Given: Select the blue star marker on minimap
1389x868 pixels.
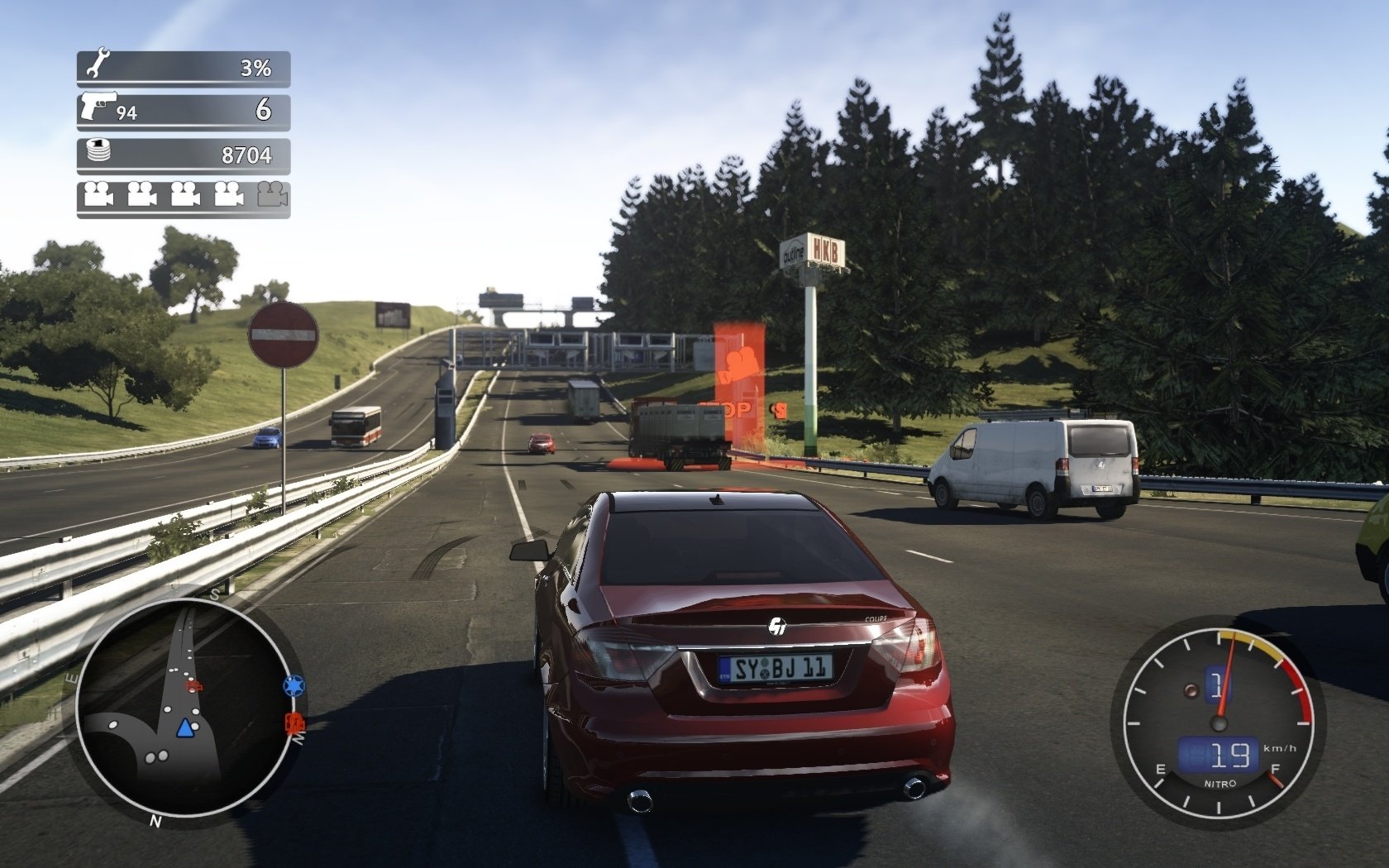Looking at the screenshot, I should (293, 685).
